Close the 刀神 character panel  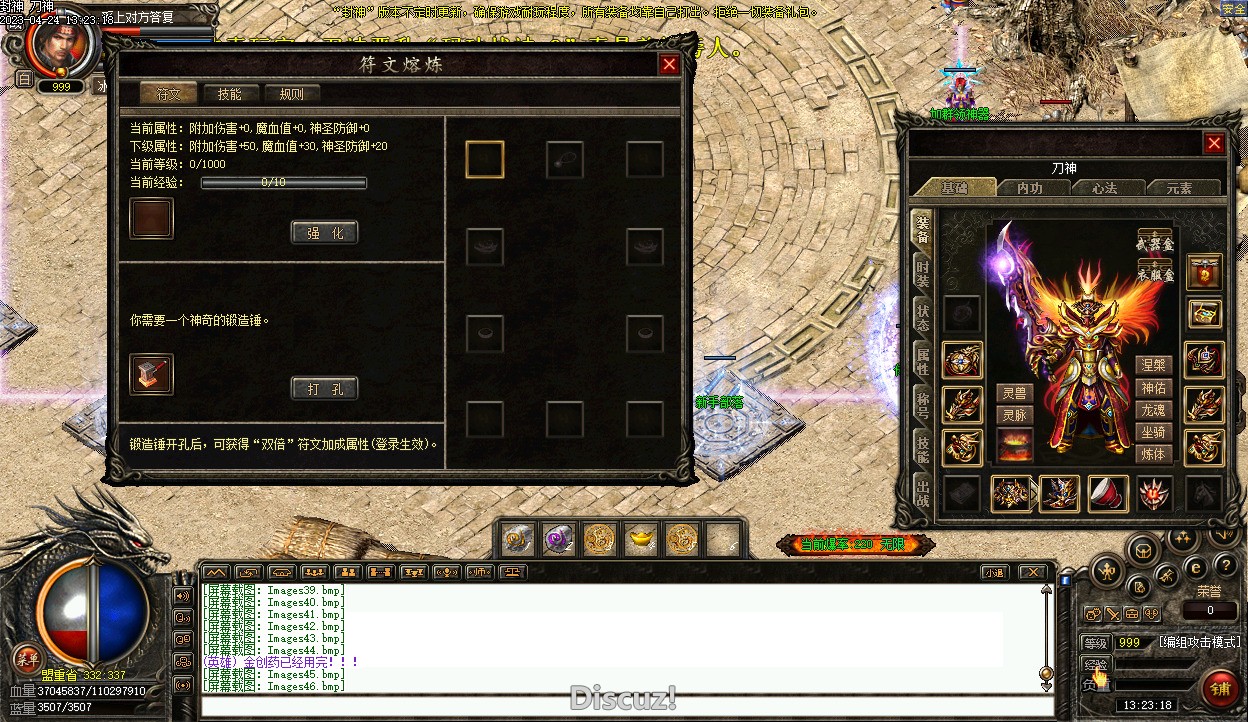(1214, 143)
